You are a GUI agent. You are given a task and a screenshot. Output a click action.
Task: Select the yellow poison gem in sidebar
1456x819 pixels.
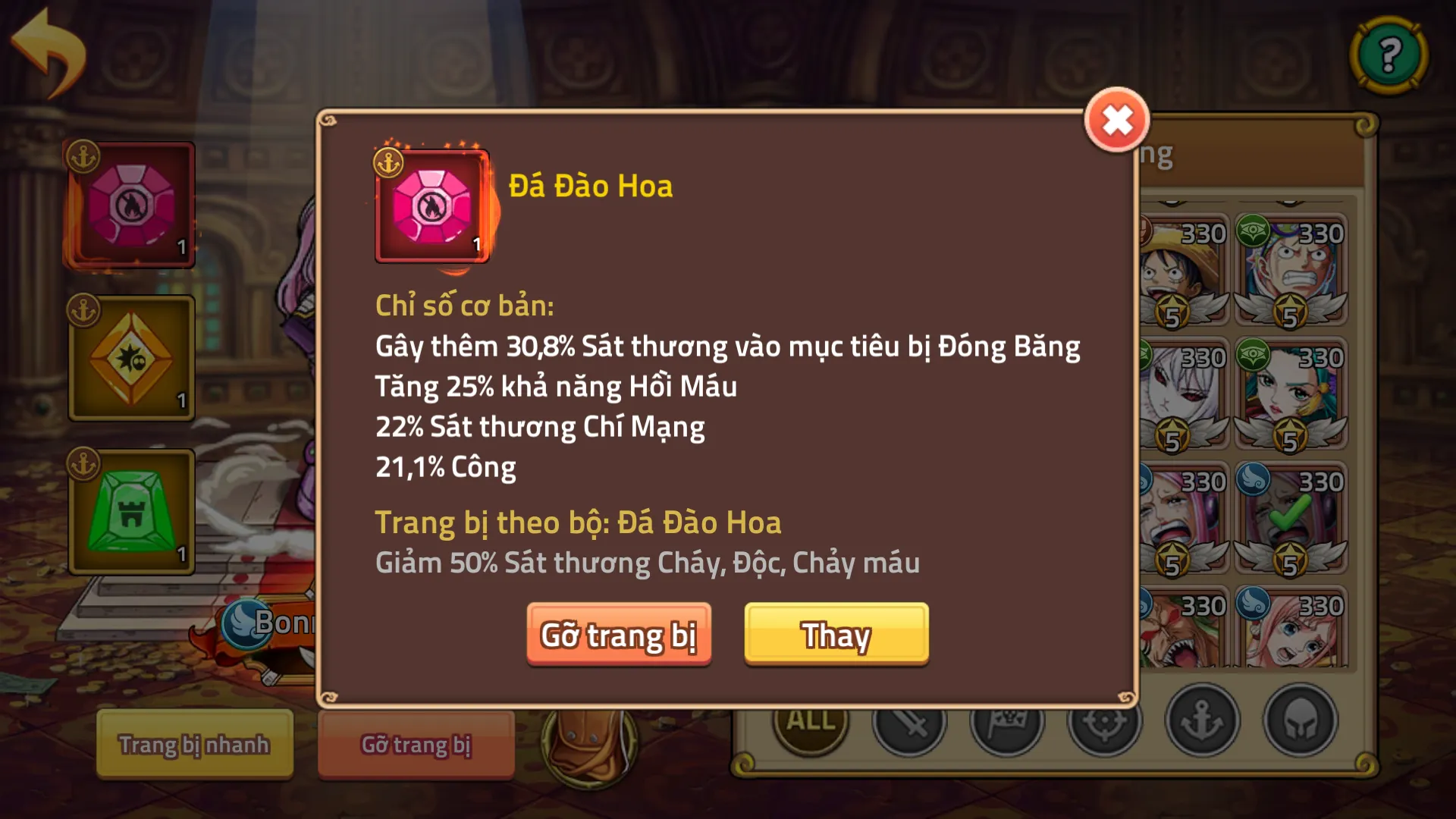pos(129,356)
